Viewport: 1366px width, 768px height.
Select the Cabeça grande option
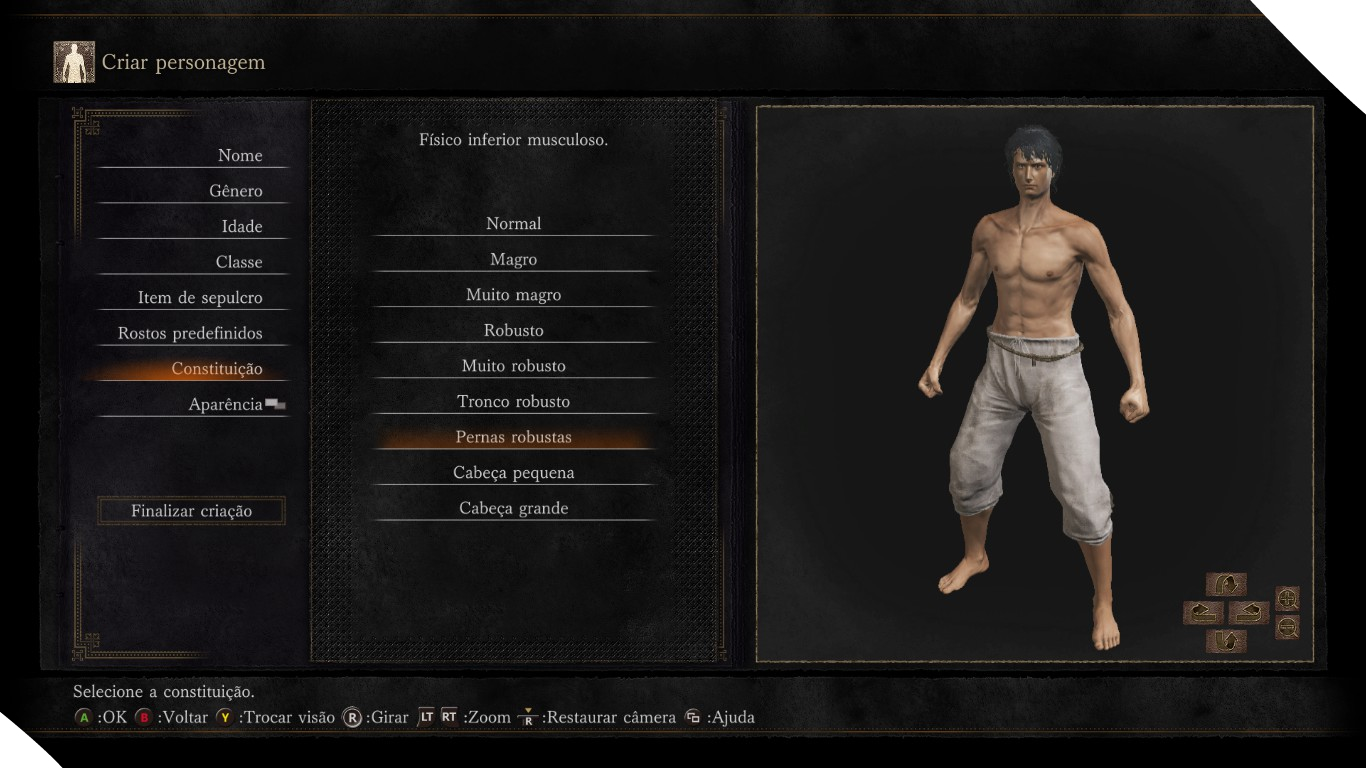point(513,508)
